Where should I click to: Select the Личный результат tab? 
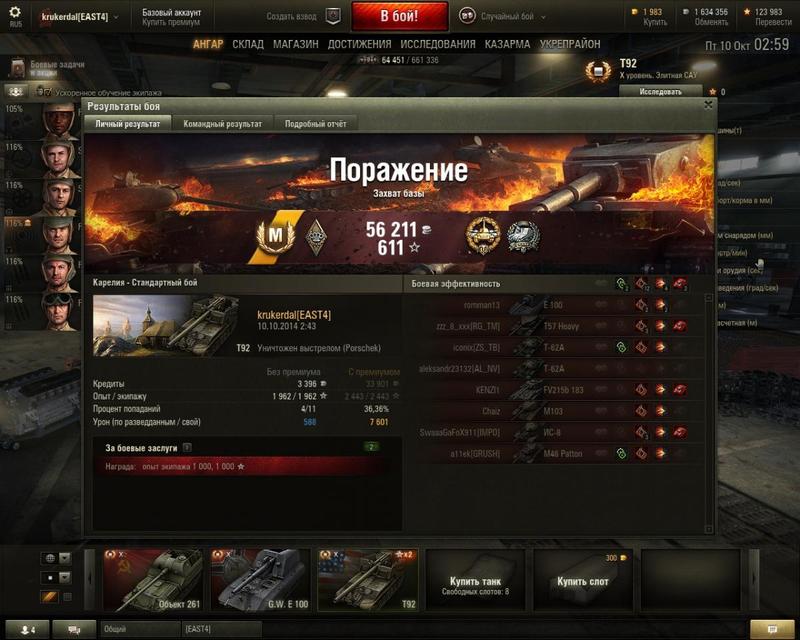pos(128,124)
